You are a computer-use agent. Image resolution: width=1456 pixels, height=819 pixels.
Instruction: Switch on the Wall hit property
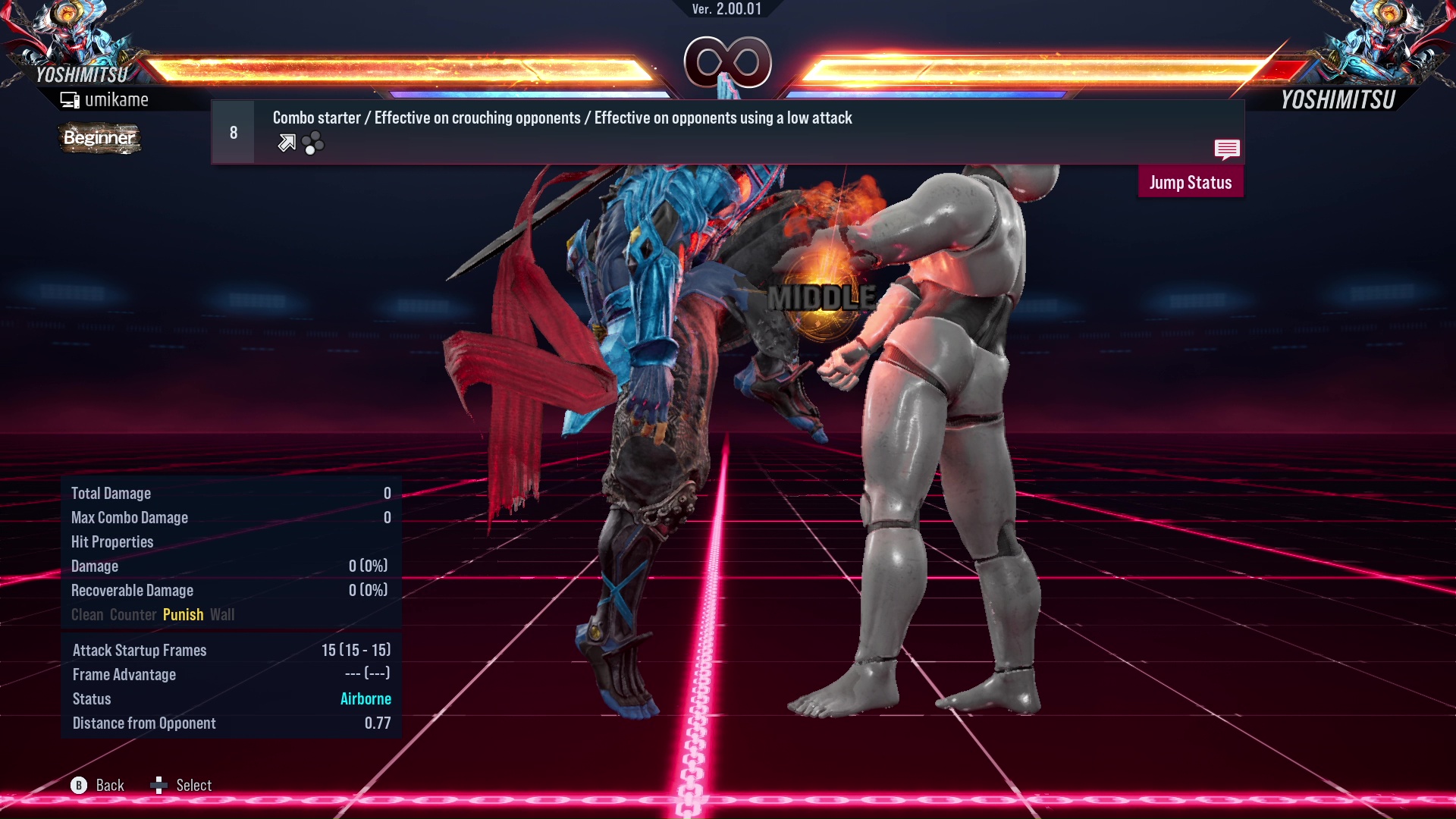[223, 614]
